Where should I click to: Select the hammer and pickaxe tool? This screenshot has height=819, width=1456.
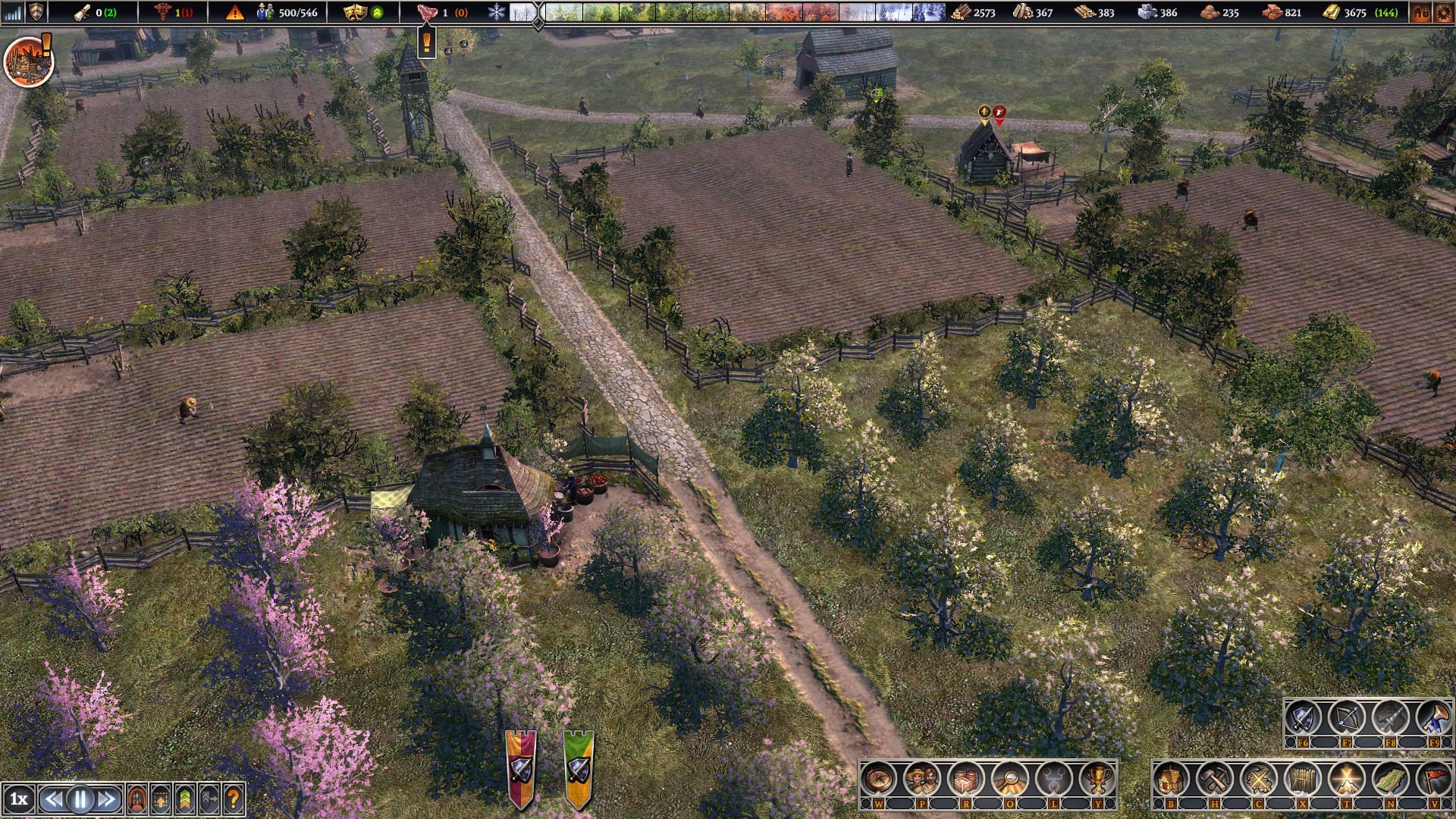[x=1215, y=778]
